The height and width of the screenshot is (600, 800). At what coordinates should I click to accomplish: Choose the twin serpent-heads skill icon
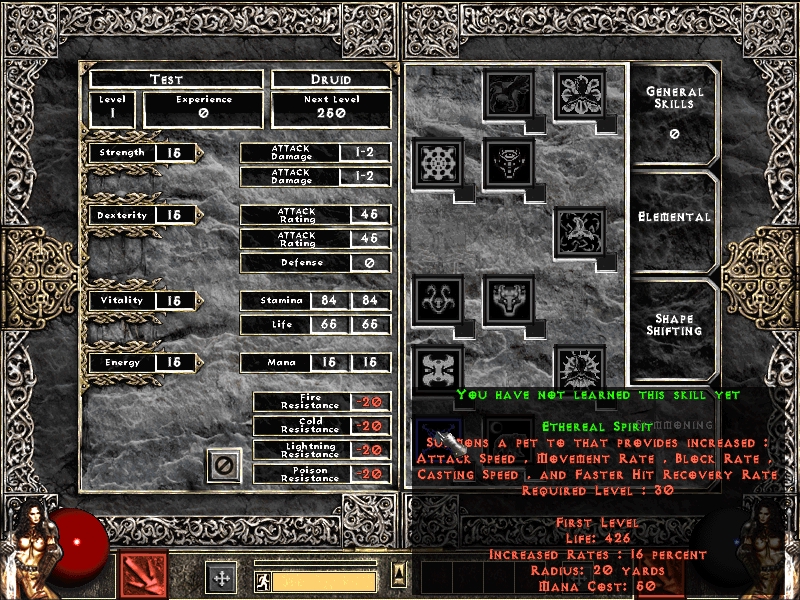tap(438, 299)
